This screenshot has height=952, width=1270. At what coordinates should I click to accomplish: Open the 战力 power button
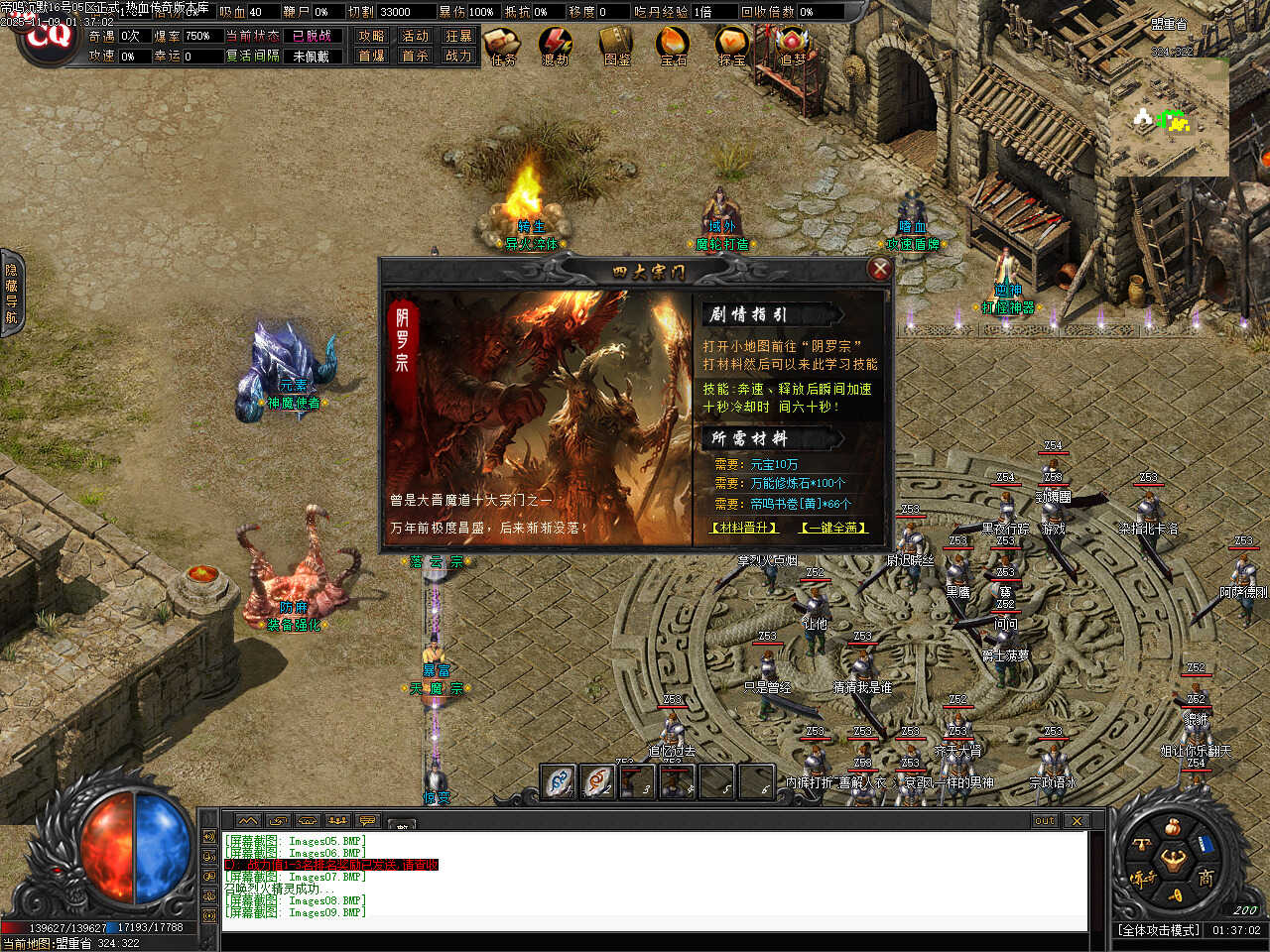coord(458,56)
